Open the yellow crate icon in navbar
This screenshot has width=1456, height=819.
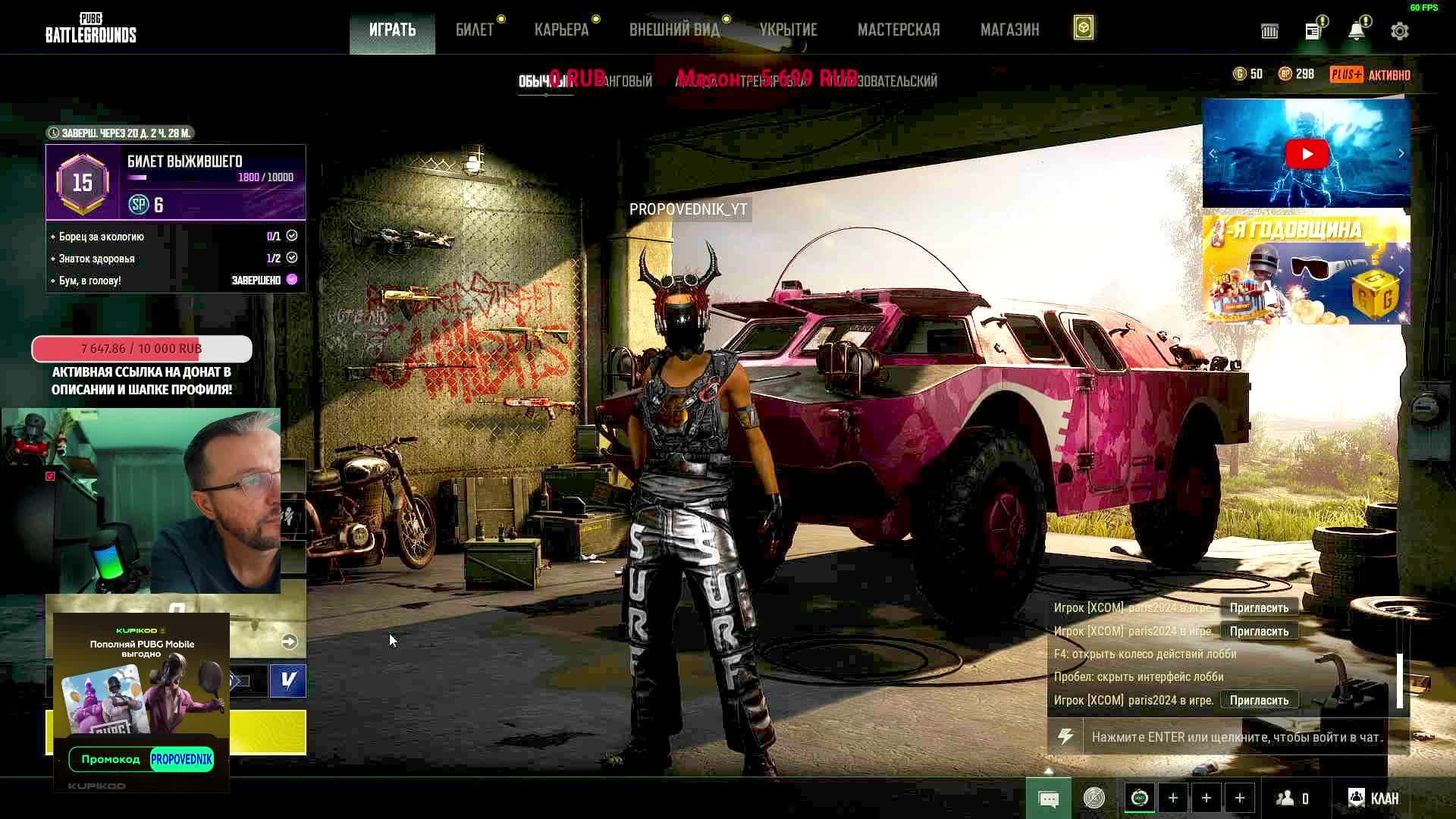pyautogui.click(x=1084, y=29)
